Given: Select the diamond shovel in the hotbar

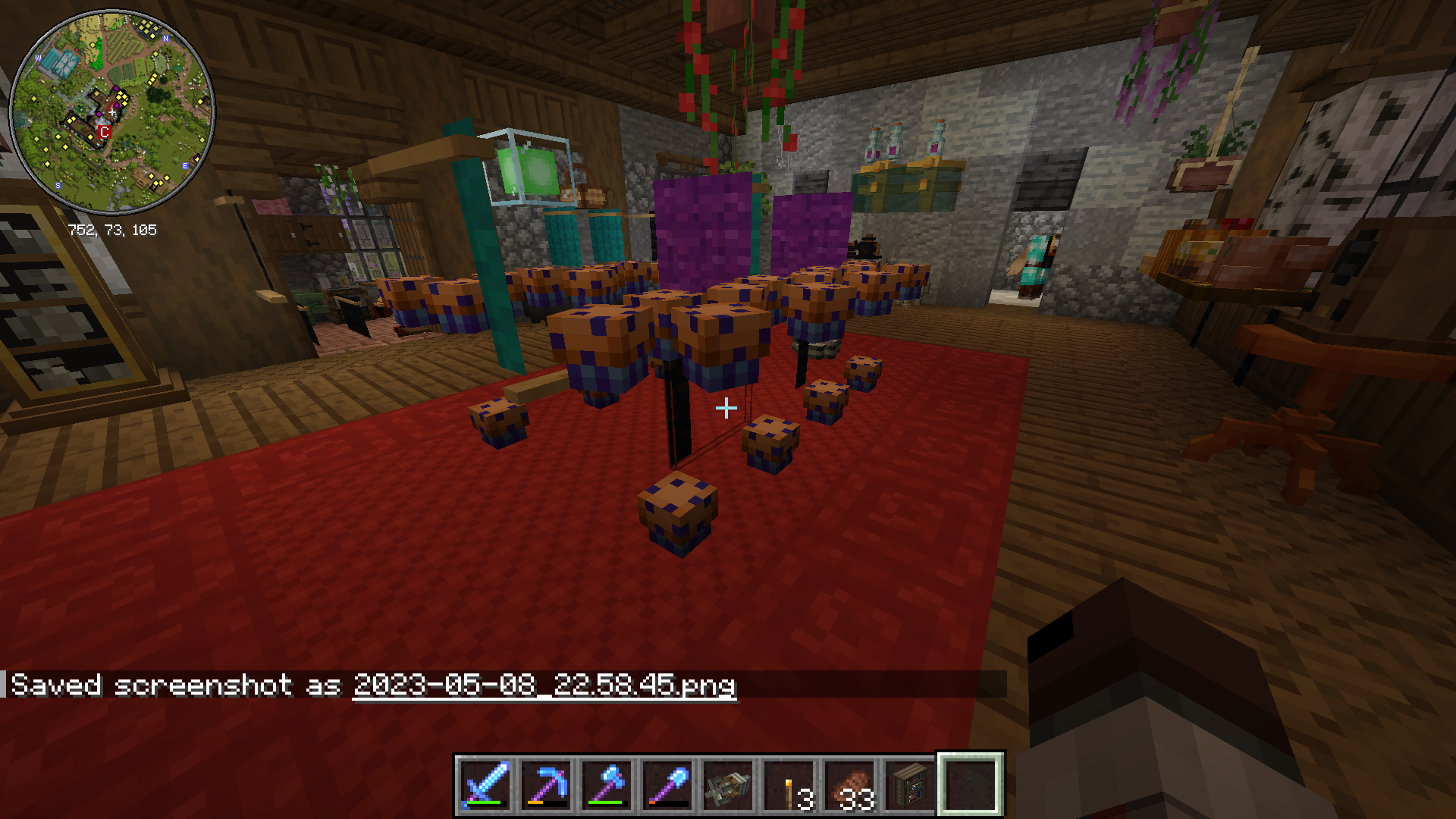Looking at the screenshot, I should click(x=666, y=785).
